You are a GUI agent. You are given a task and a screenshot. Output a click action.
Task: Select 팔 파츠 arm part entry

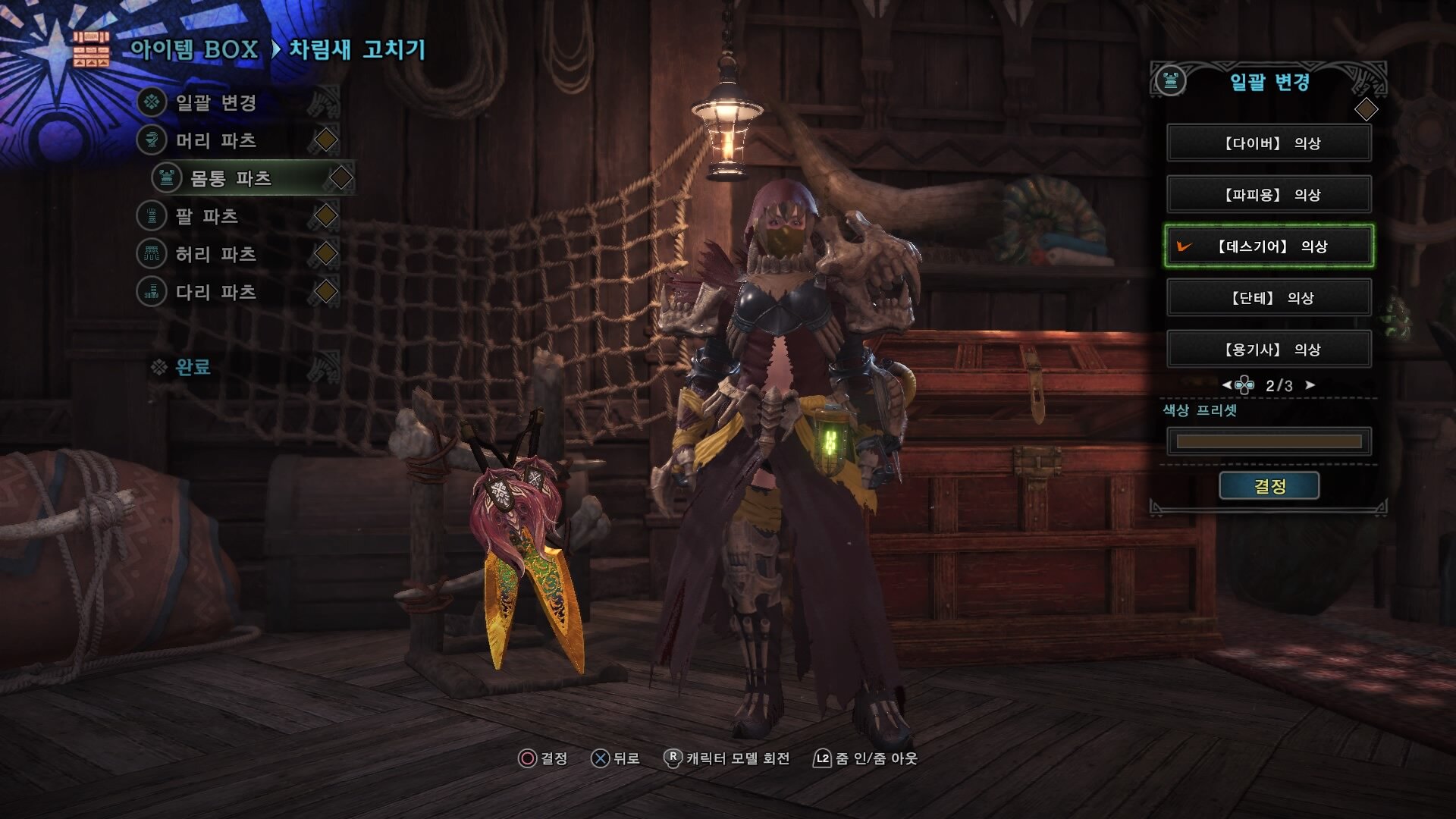207,216
